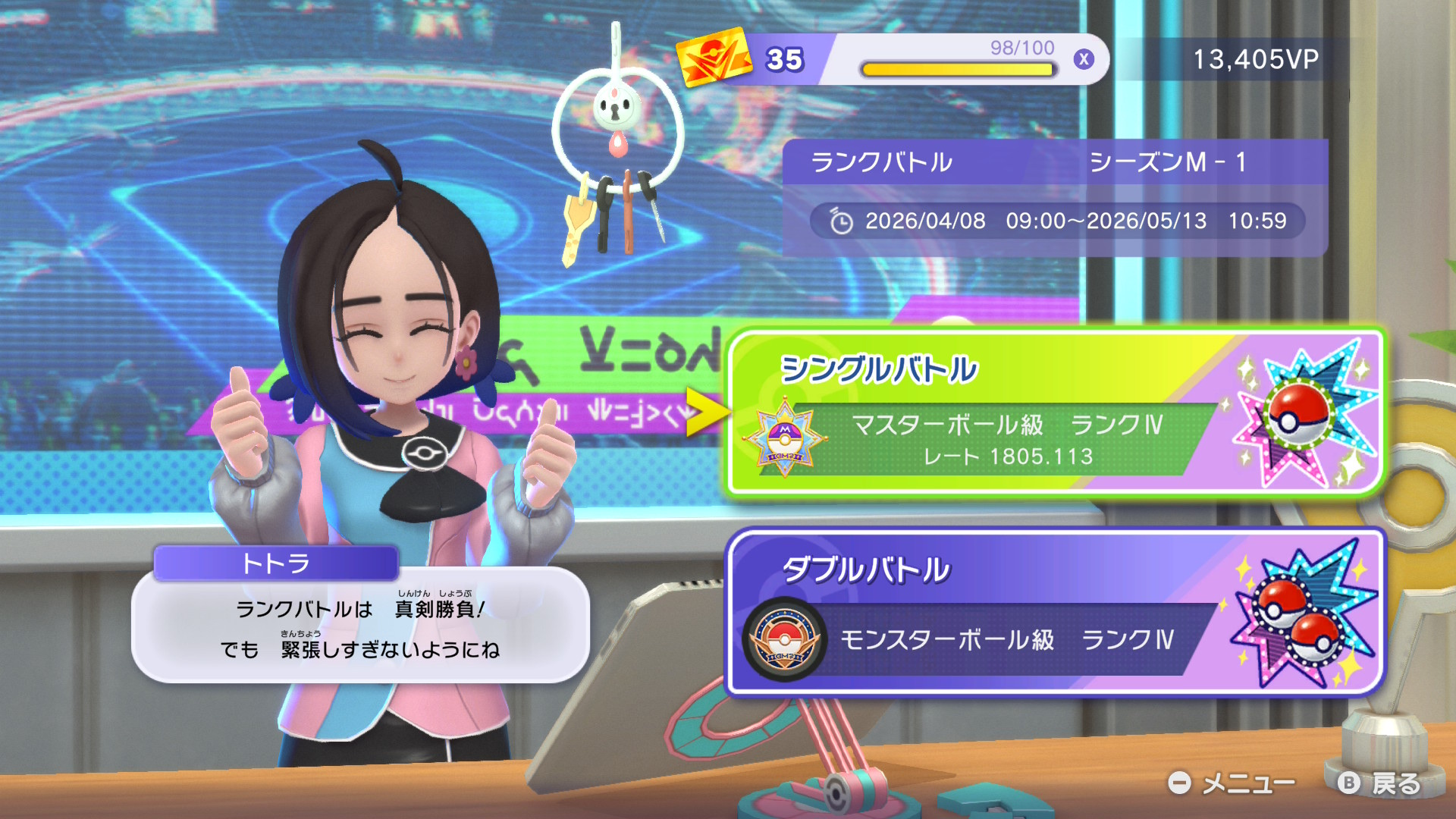1456x819 pixels.
Task: Go back with the 戻る button
Action: pyautogui.click(x=1379, y=783)
